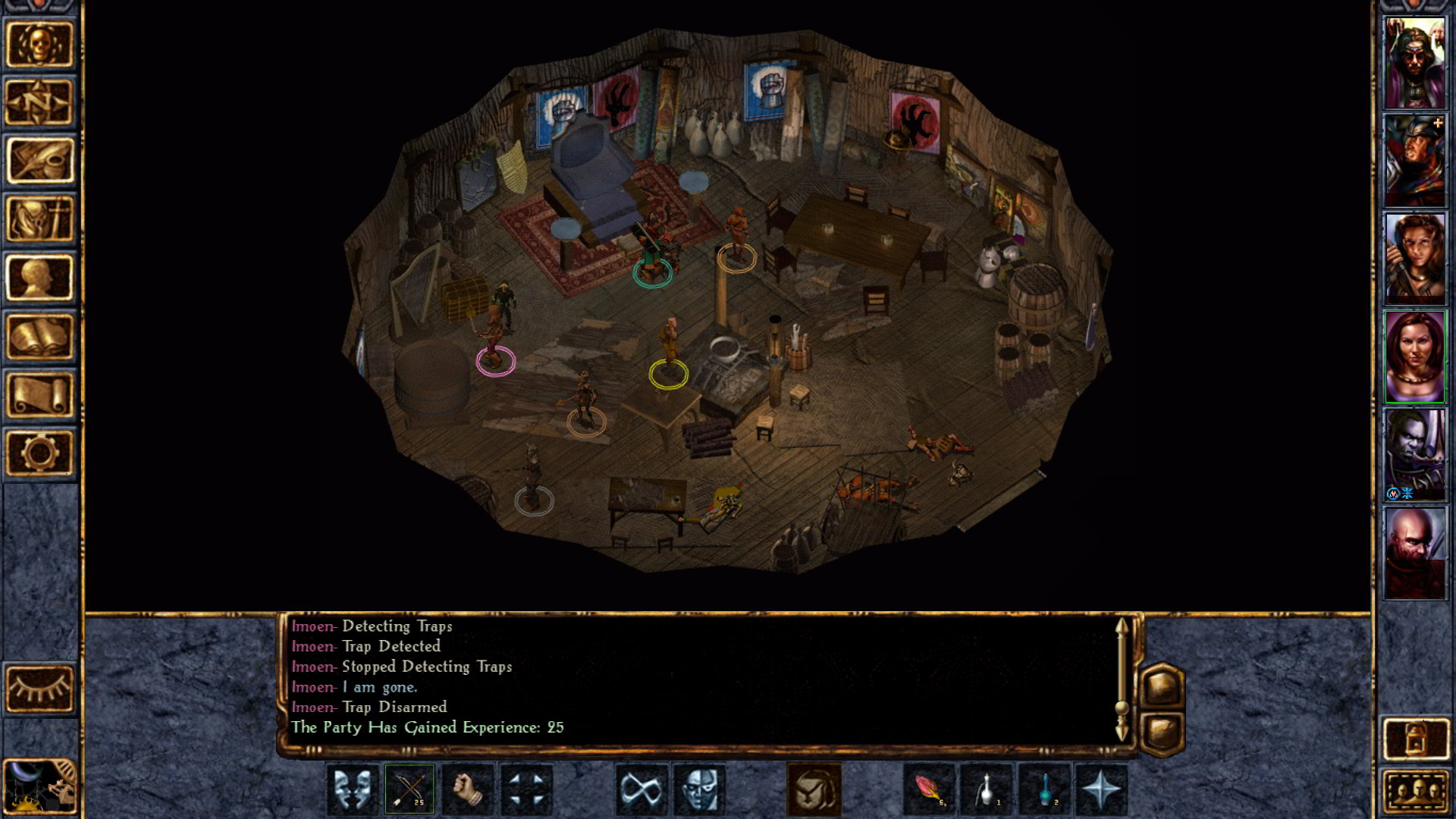Choose the fist weapon slot

[468, 789]
